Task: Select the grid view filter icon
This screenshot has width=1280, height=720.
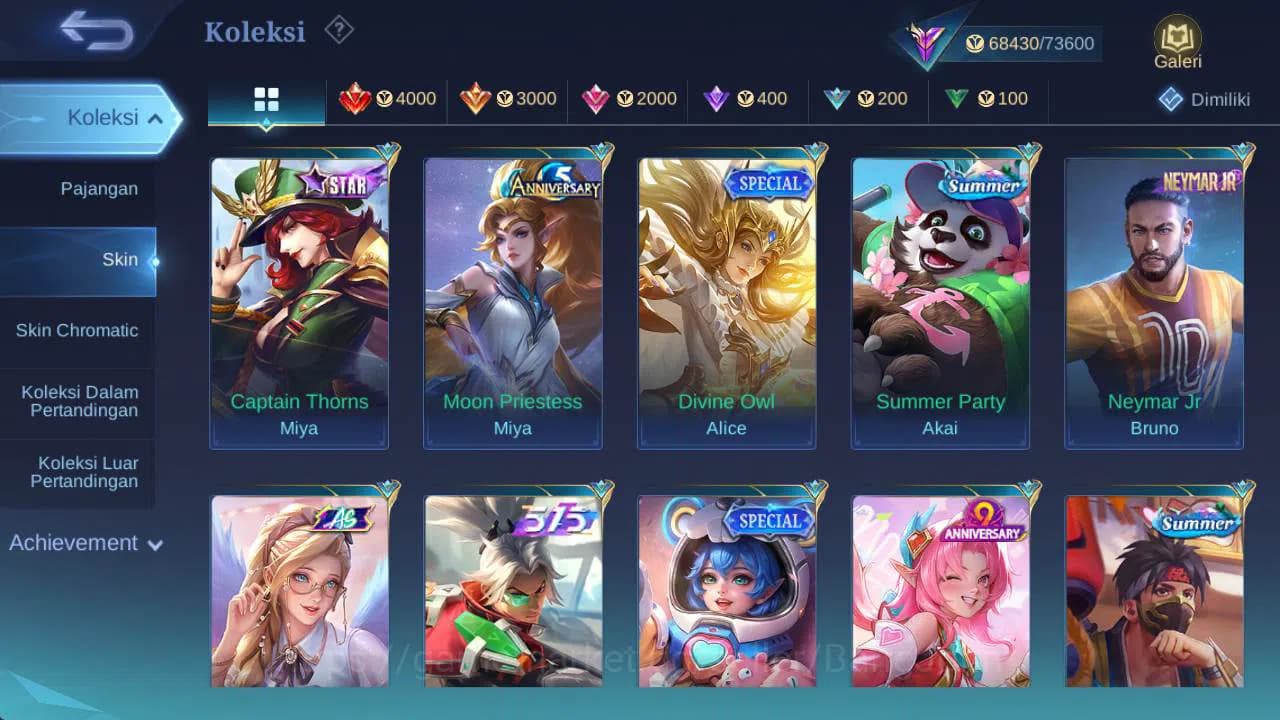Action: tap(265, 100)
